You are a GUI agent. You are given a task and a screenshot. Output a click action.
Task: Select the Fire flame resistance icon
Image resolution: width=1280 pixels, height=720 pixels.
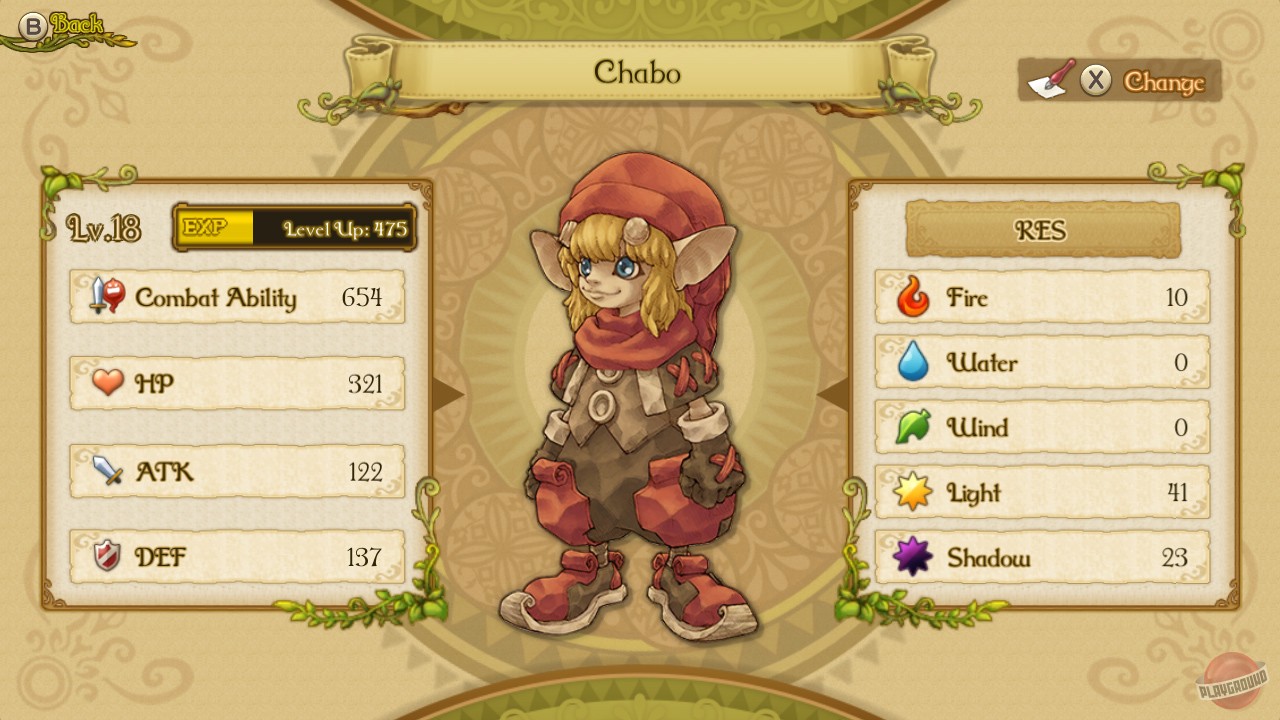913,297
